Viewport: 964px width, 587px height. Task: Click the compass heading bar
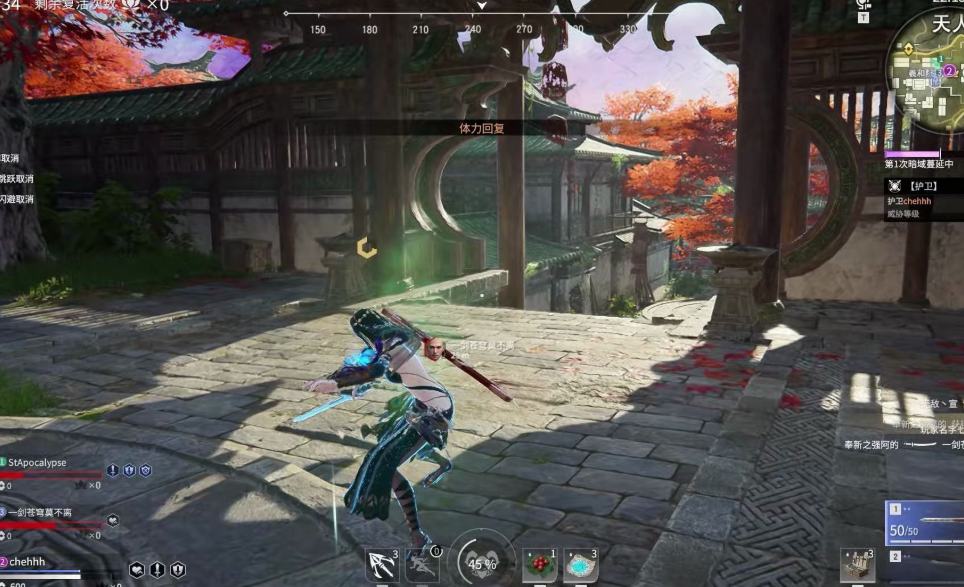[x=481, y=14]
